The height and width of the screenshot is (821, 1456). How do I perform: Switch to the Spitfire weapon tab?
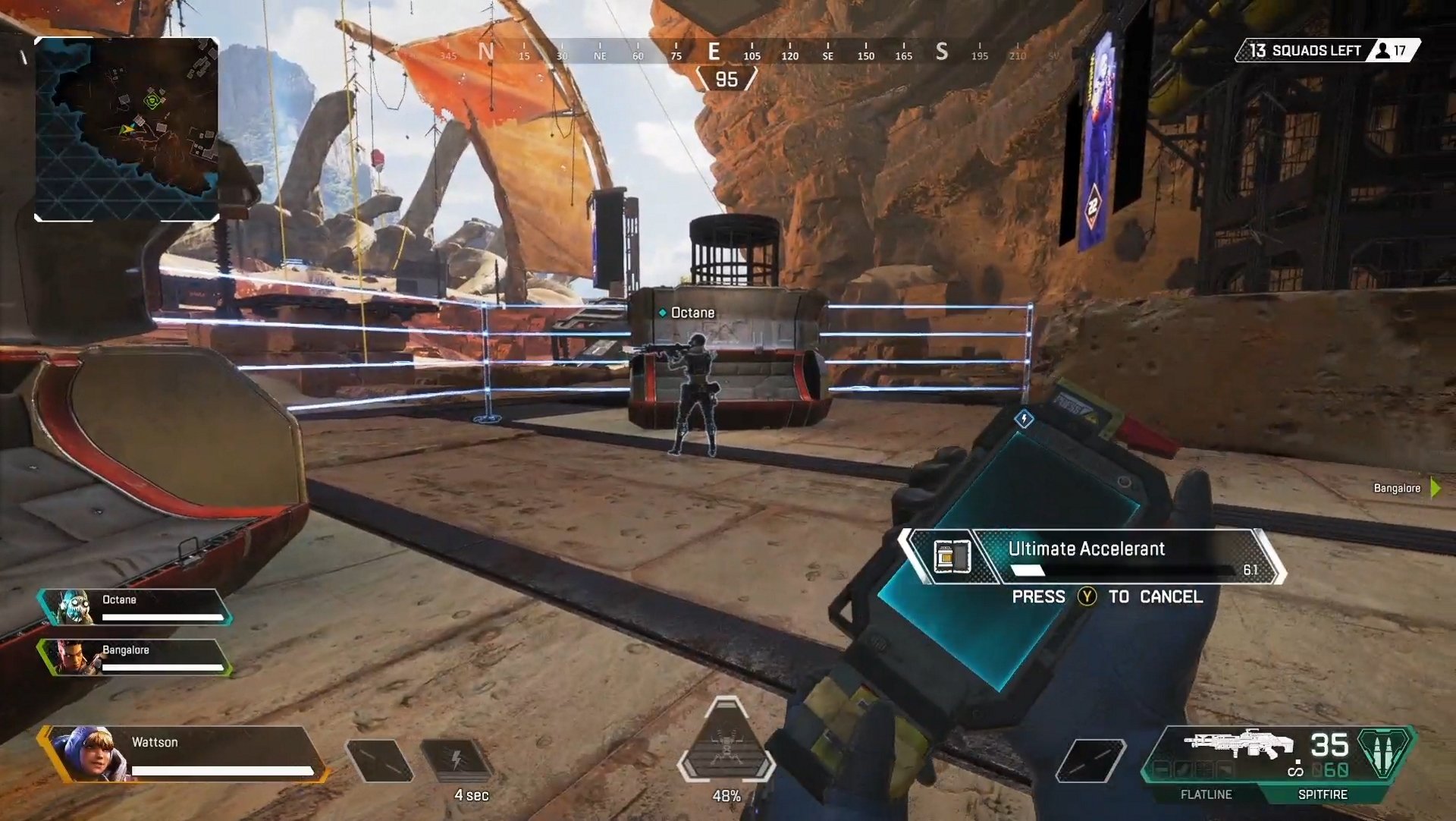click(1322, 794)
